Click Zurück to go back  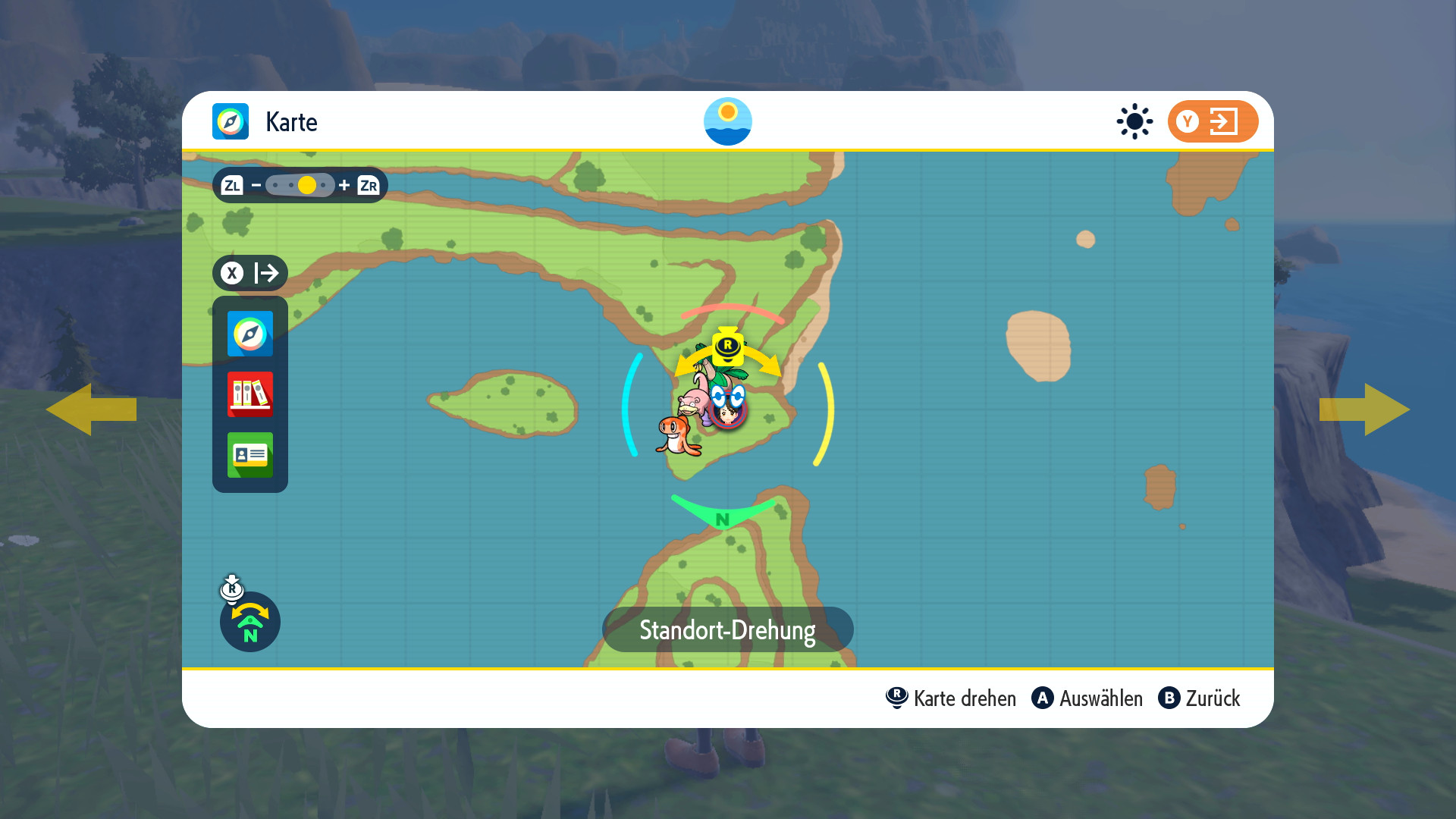[x=1200, y=698]
